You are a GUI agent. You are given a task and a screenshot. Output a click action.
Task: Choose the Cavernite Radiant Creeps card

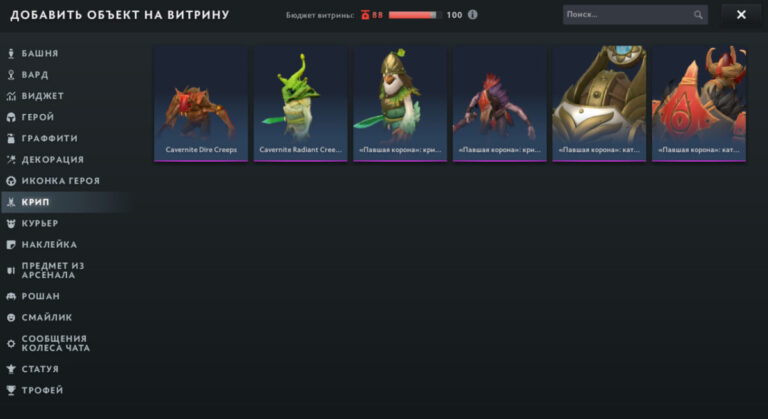[x=299, y=103]
